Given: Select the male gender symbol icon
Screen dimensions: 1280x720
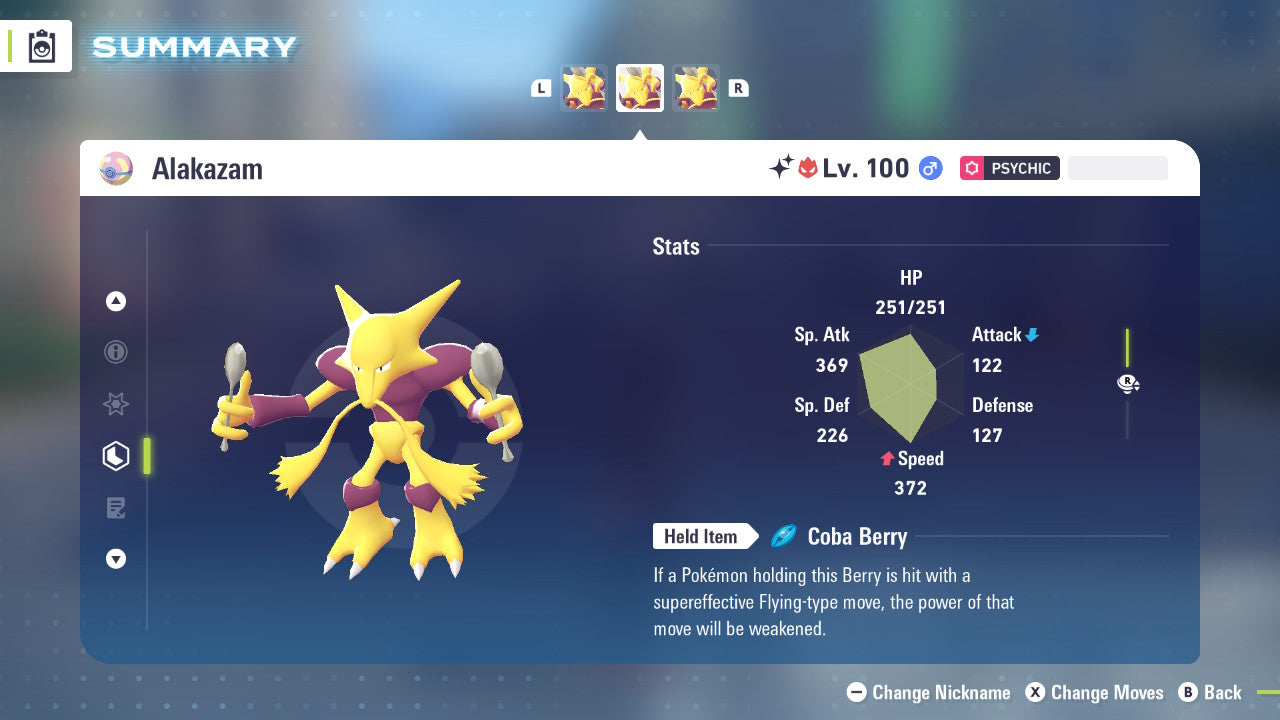Looking at the screenshot, I should click(930, 168).
